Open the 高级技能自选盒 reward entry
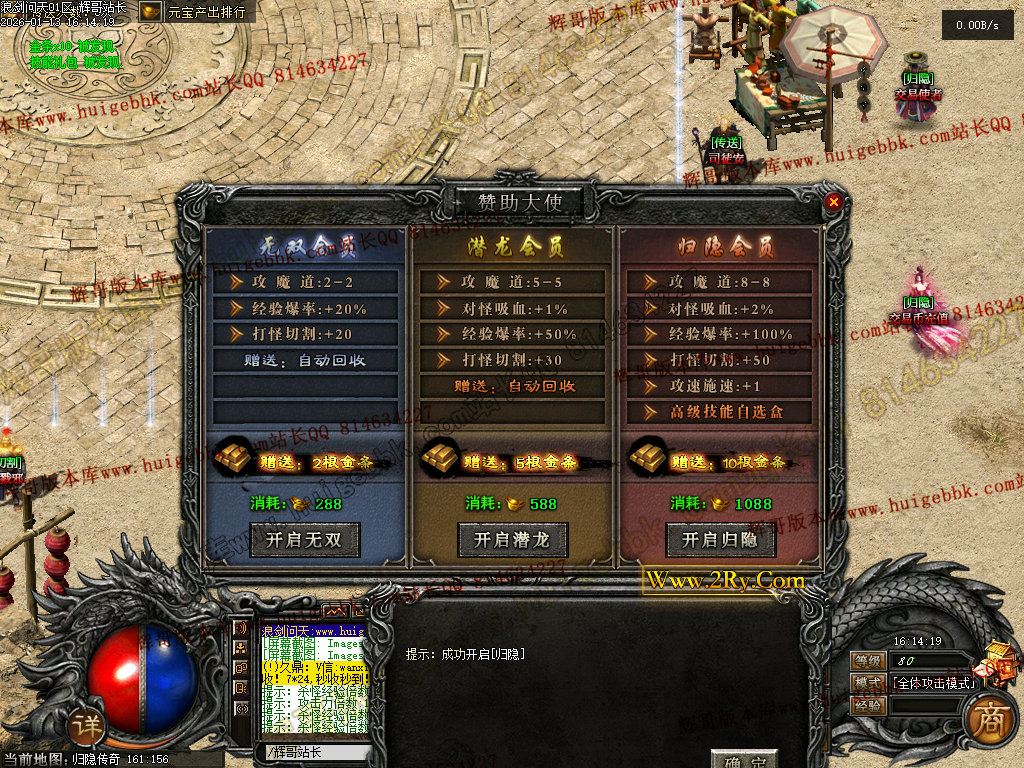Viewport: 1024px width, 768px height. (x=725, y=412)
